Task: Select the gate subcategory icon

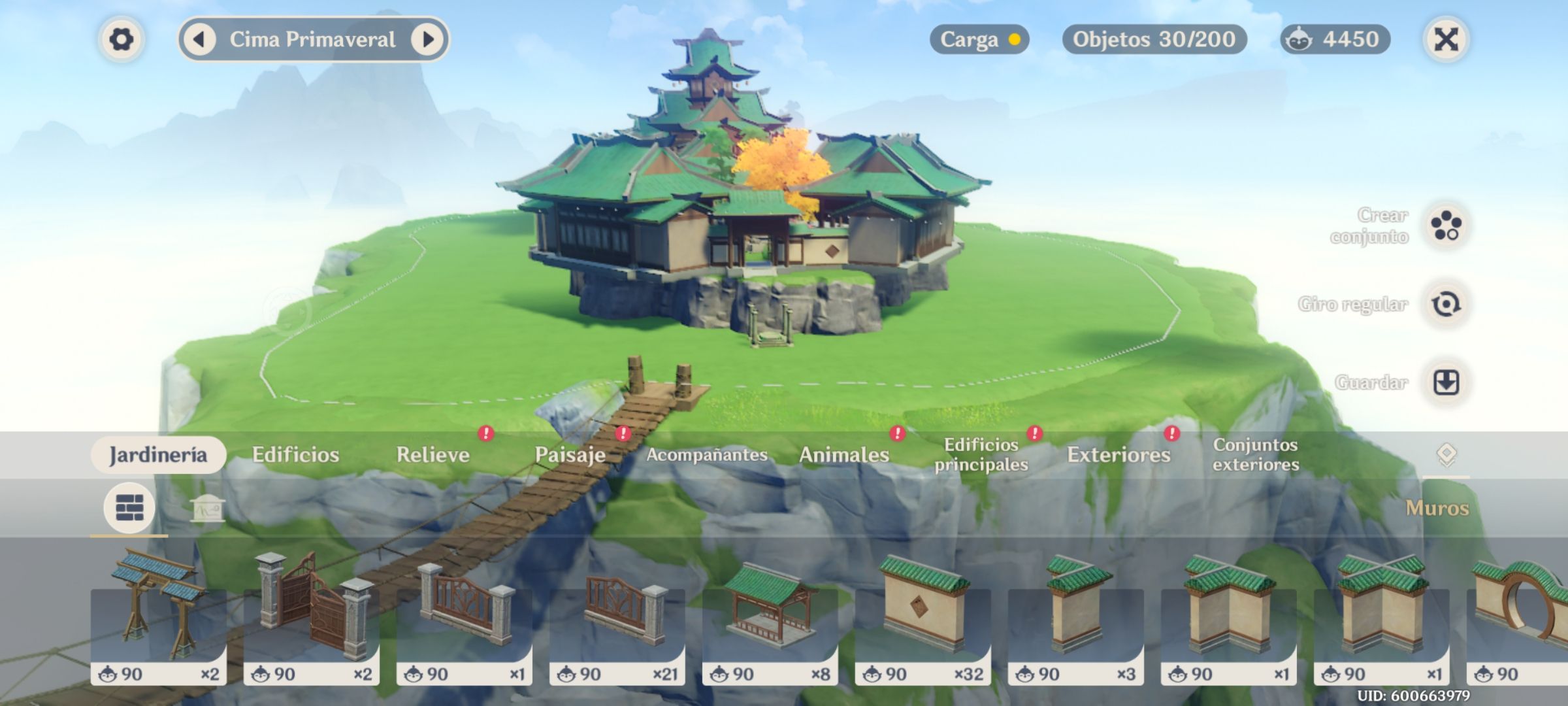Action: coord(208,510)
